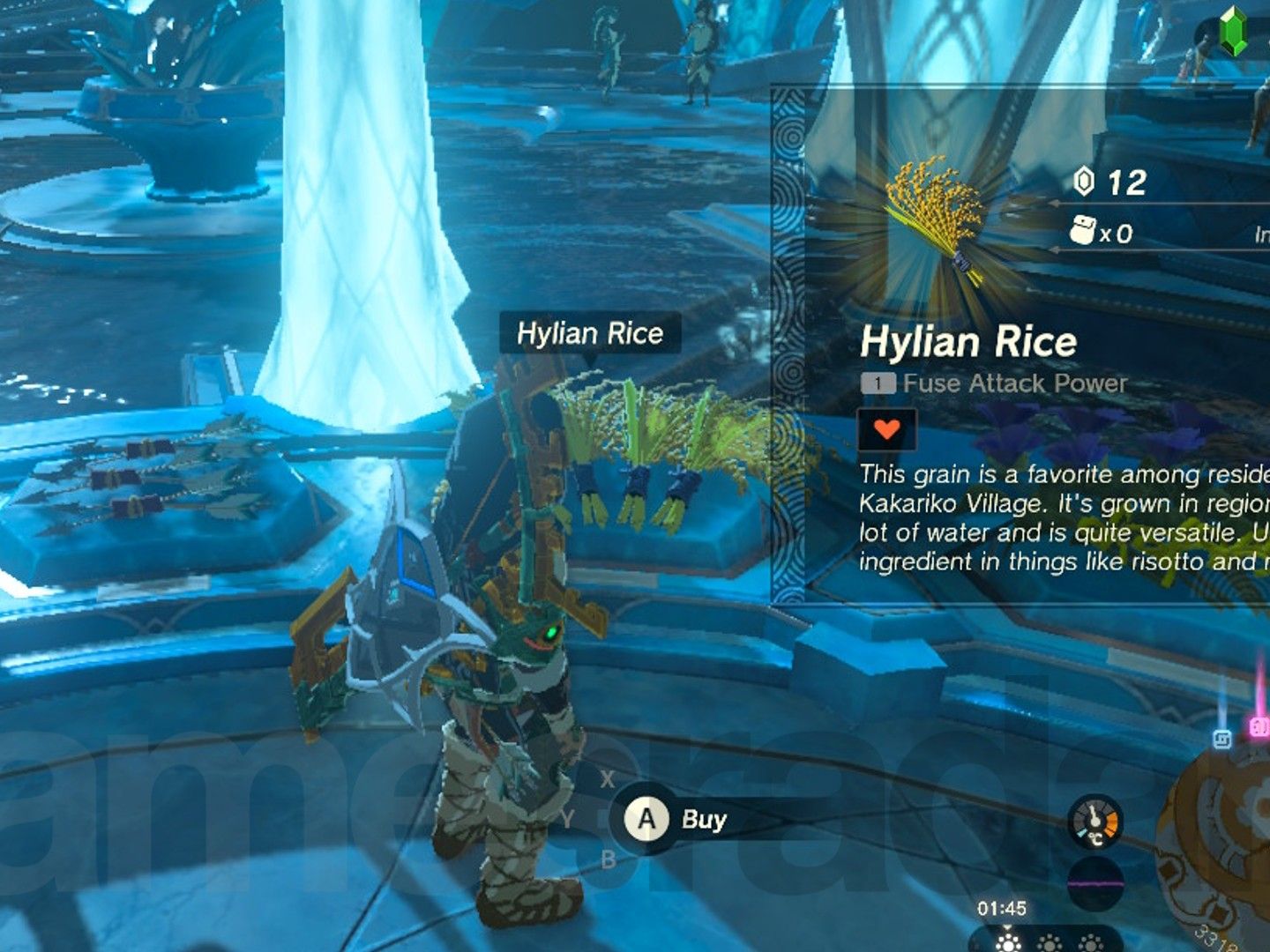This screenshot has height=952, width=1270.
Task: Check the temperature gauge dial
Action: coord(1094,822)
